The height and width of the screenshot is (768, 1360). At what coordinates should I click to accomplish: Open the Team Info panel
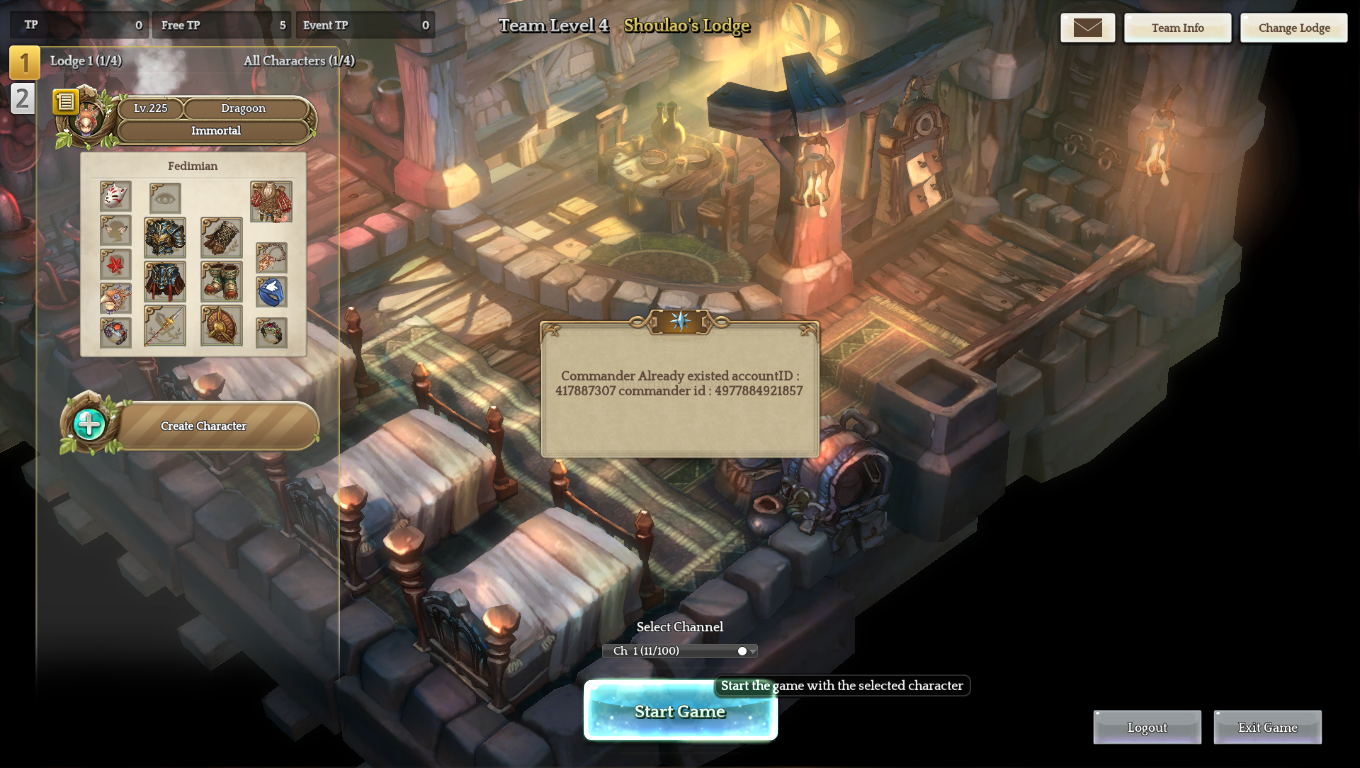[1177, 28]
